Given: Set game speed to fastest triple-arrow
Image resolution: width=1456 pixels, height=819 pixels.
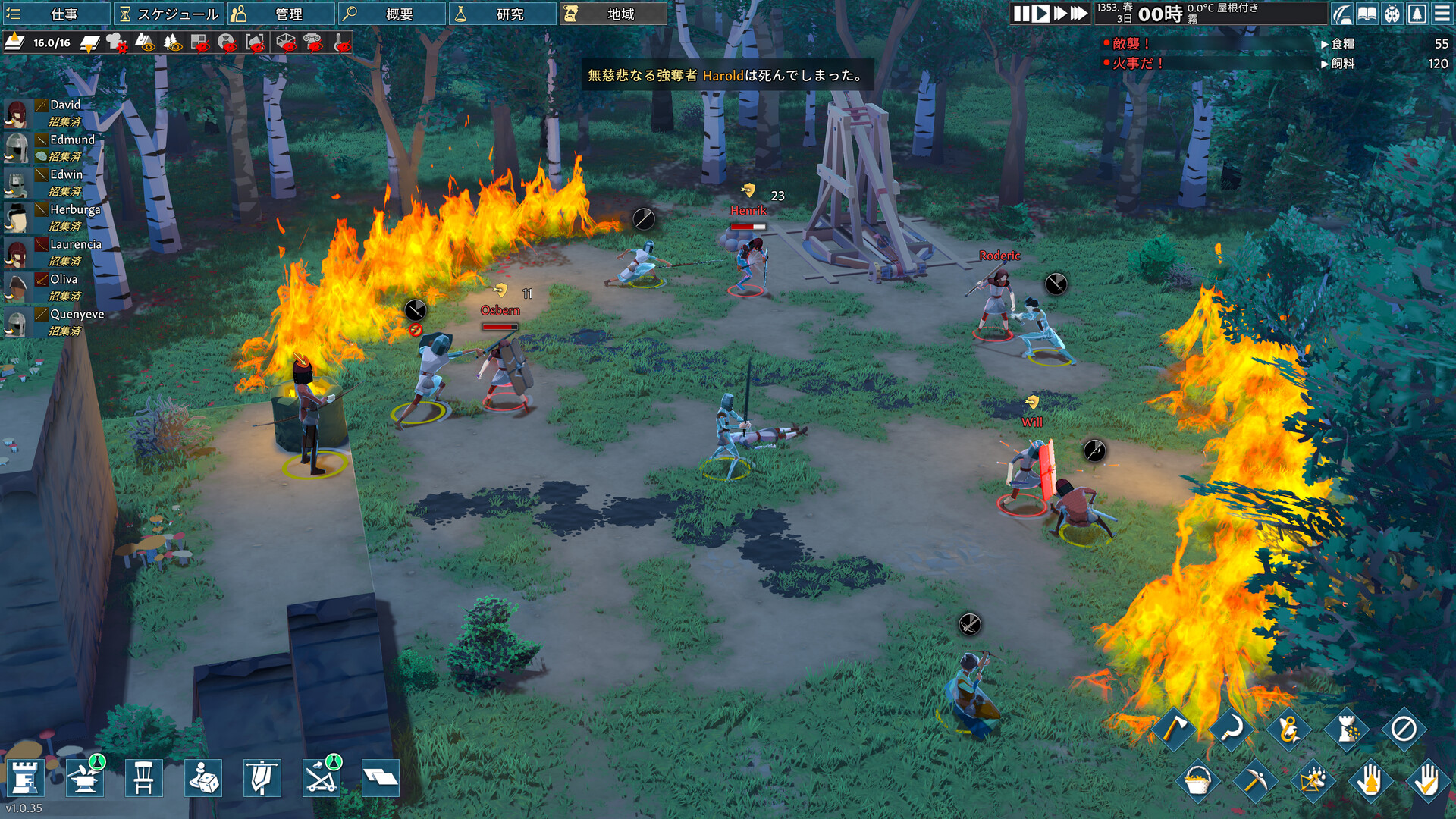Looking at the screenshot, I should (x=1079, y=14).
